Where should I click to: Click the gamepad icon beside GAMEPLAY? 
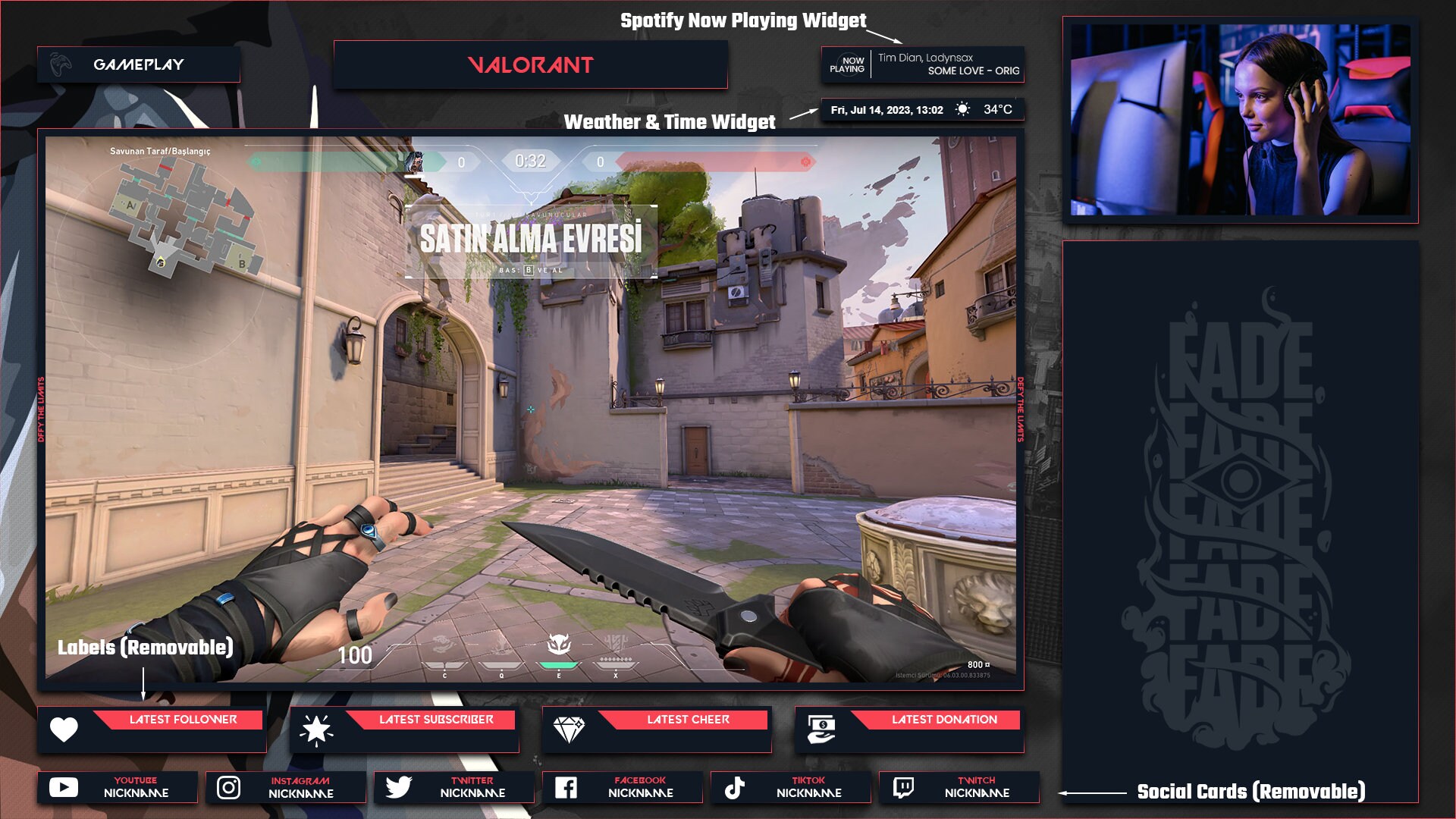61,64
